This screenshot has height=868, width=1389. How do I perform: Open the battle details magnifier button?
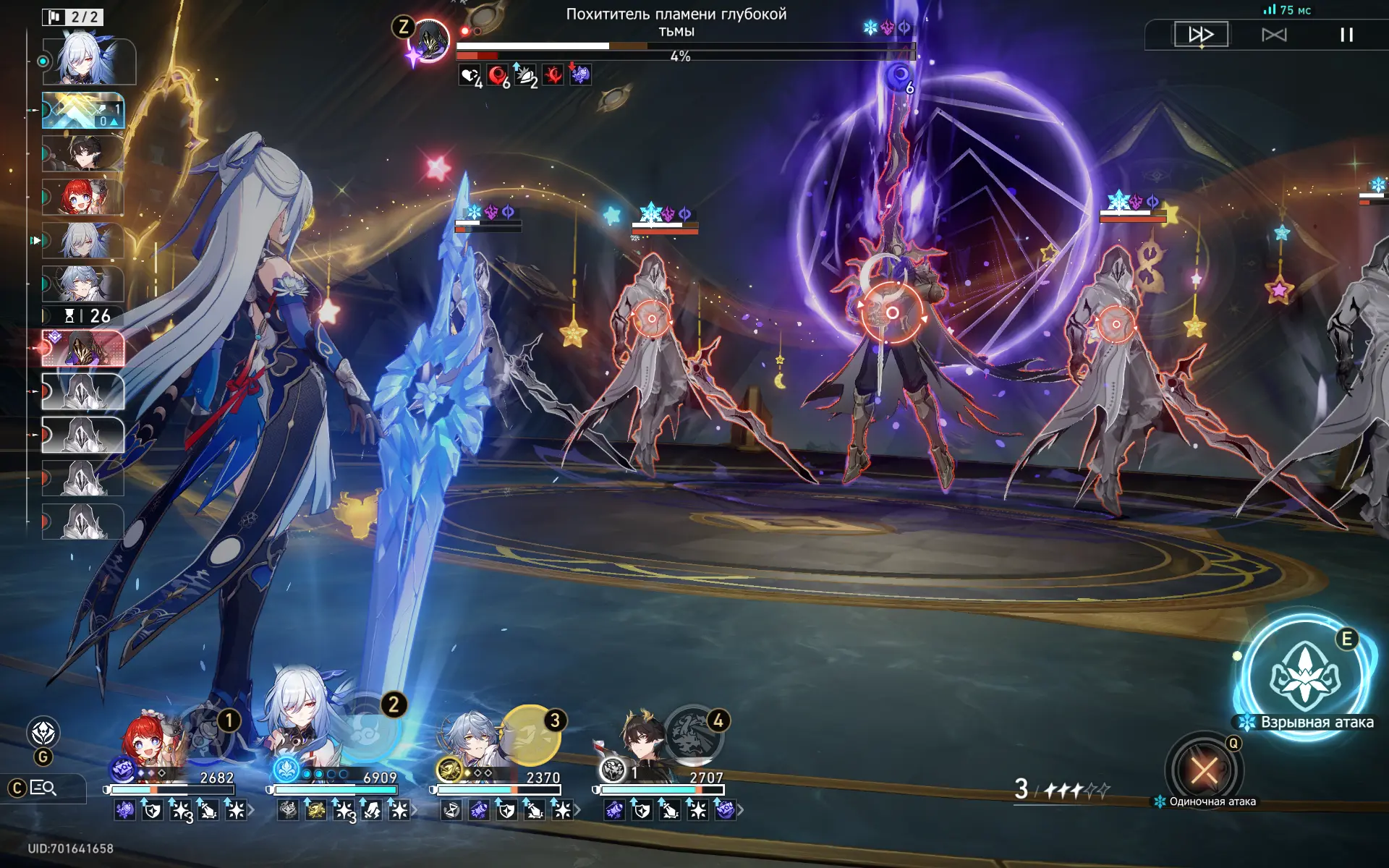[43, 788]
